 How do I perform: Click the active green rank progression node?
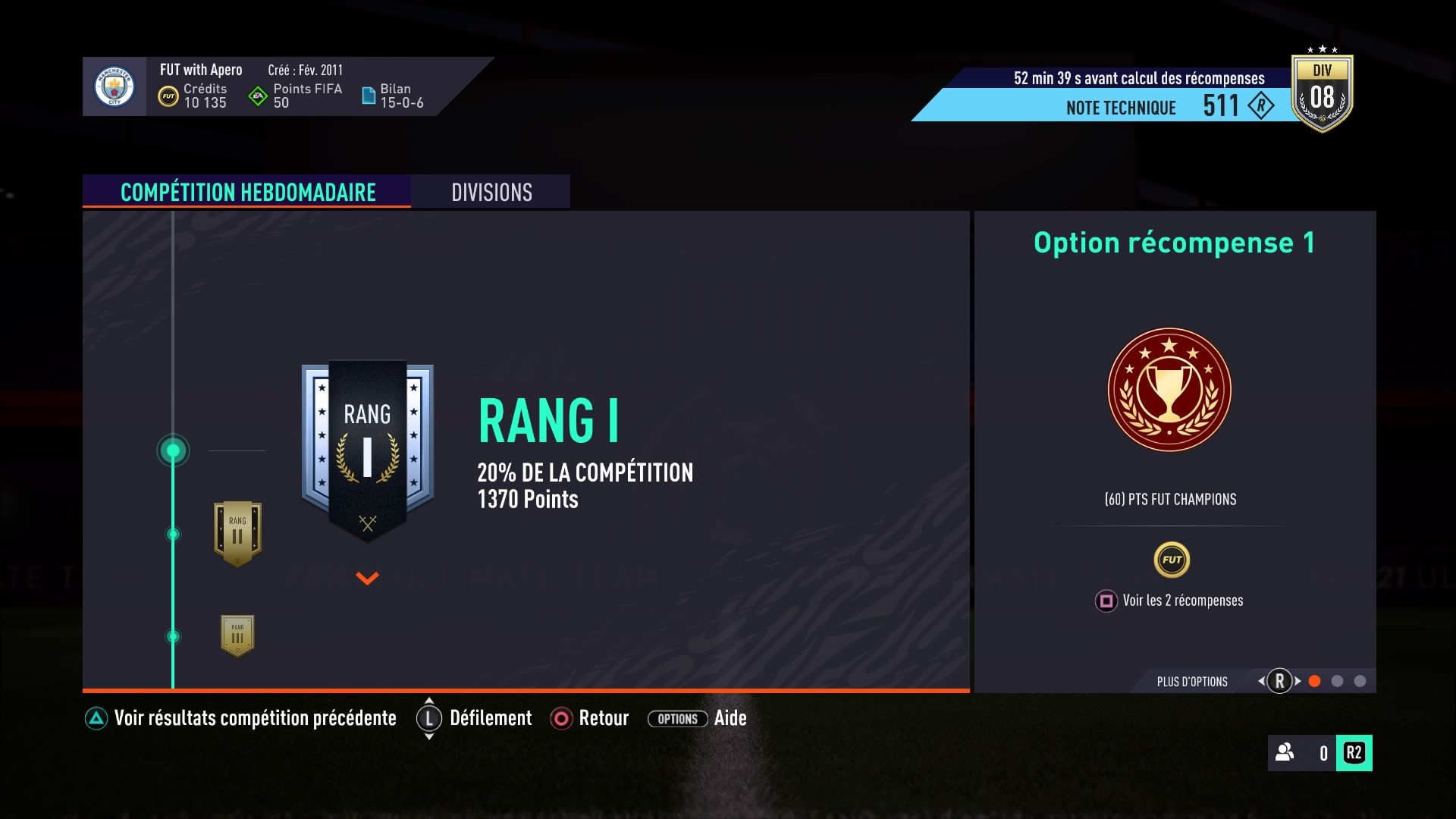(173, 450)
